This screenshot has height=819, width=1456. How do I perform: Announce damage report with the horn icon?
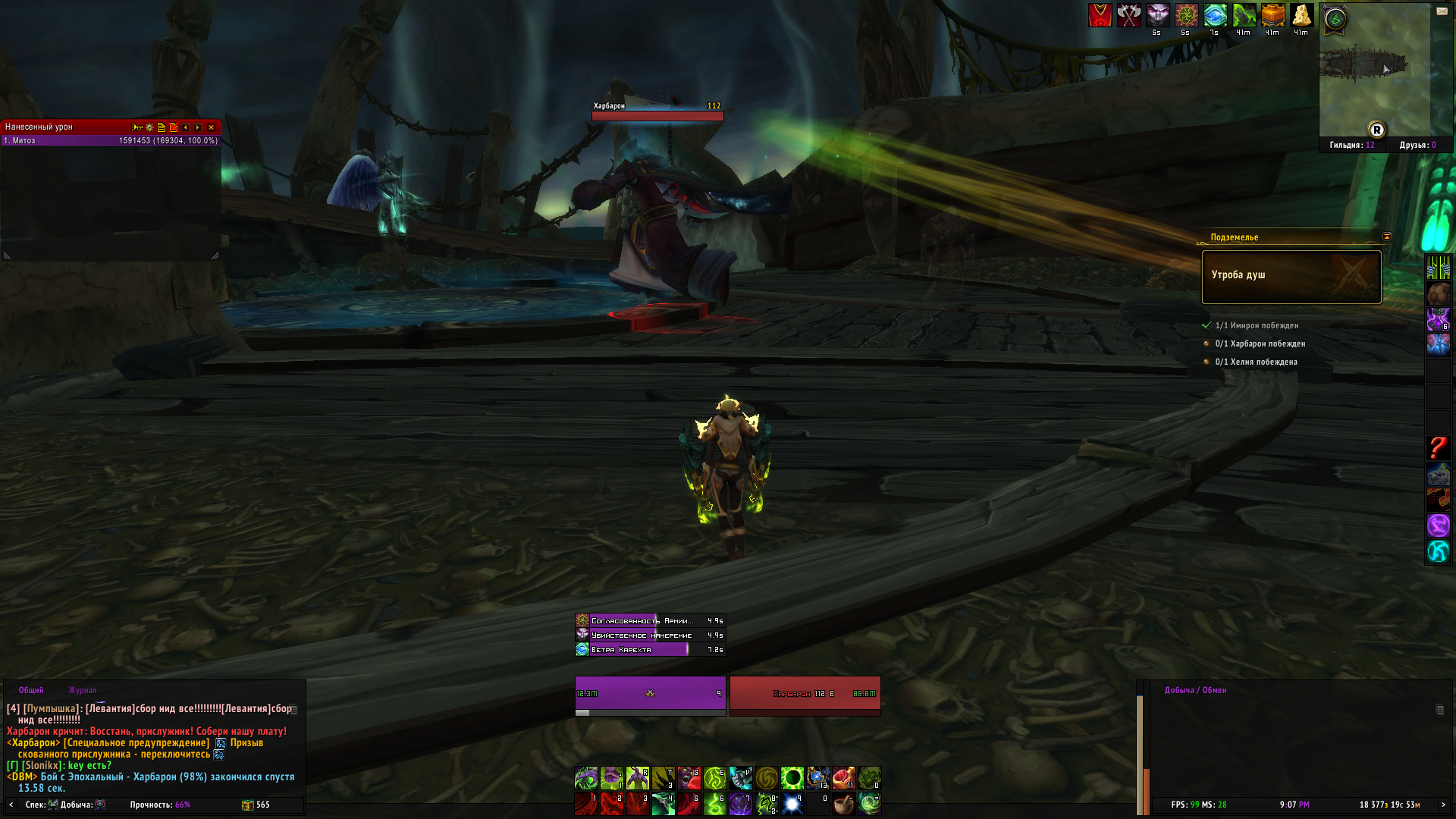pos(136,127)
